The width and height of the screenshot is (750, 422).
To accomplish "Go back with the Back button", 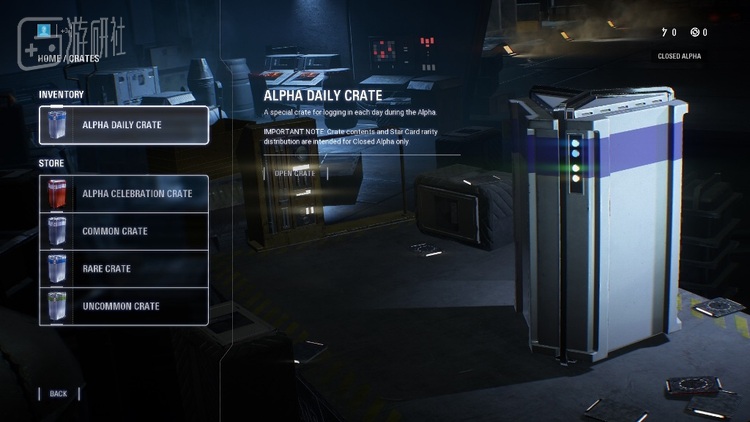I will tap(58, 394).
